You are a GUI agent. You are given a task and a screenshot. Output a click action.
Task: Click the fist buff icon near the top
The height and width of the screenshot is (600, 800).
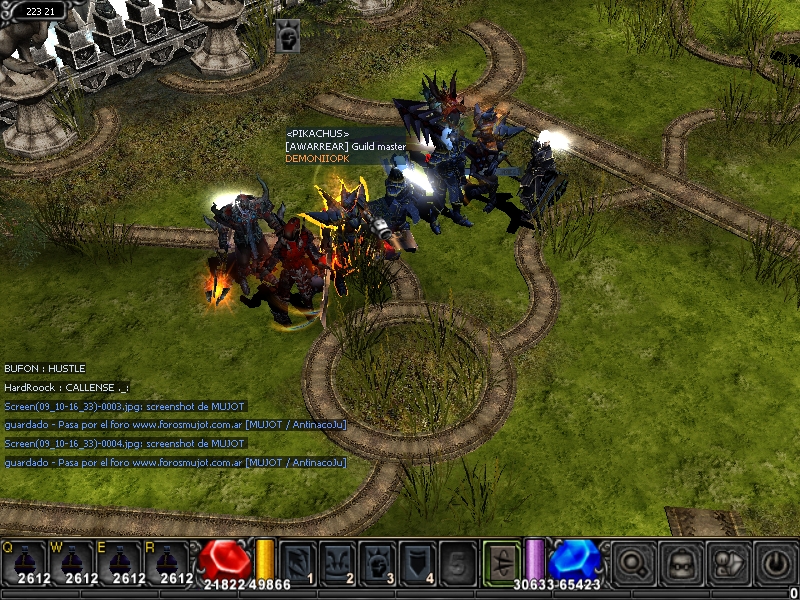tap(288, 36)
